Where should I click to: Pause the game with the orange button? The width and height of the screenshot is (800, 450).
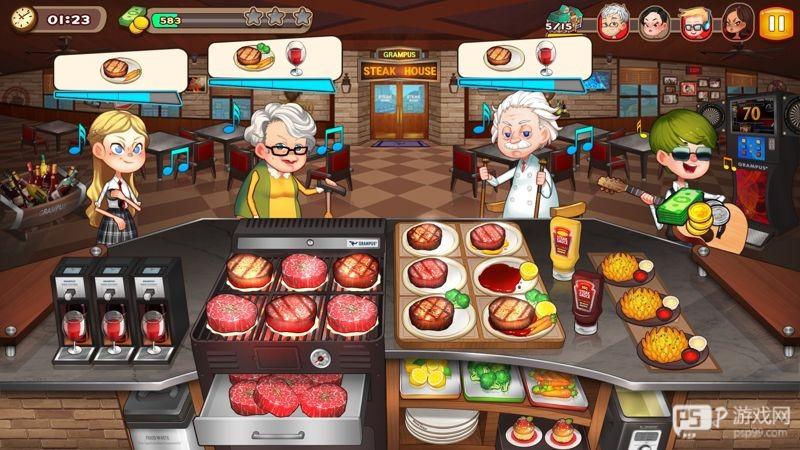(773, 21)
